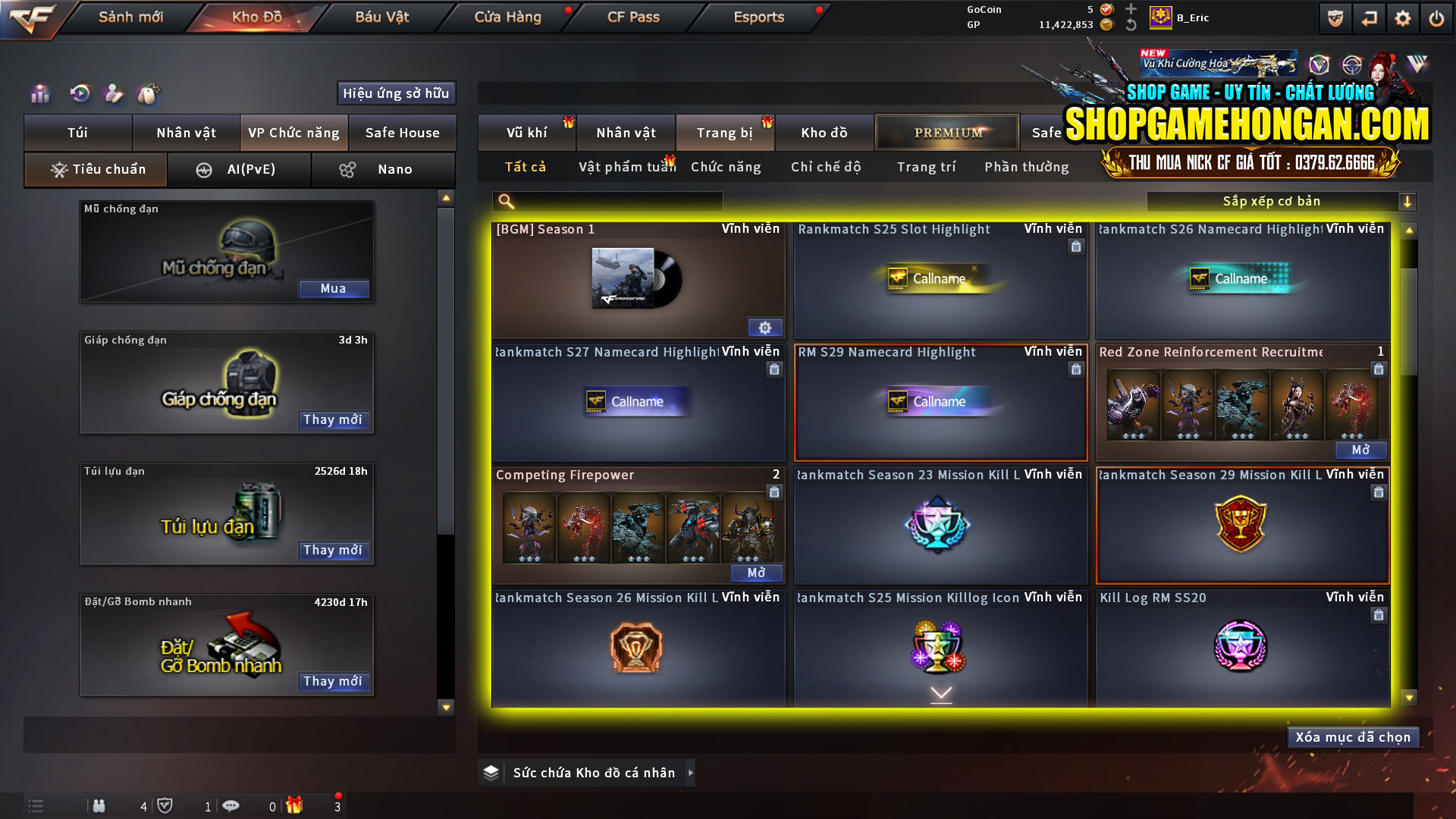
Task: Open the statistics ranking icon above inventory tabs
Action: [39, 94]
